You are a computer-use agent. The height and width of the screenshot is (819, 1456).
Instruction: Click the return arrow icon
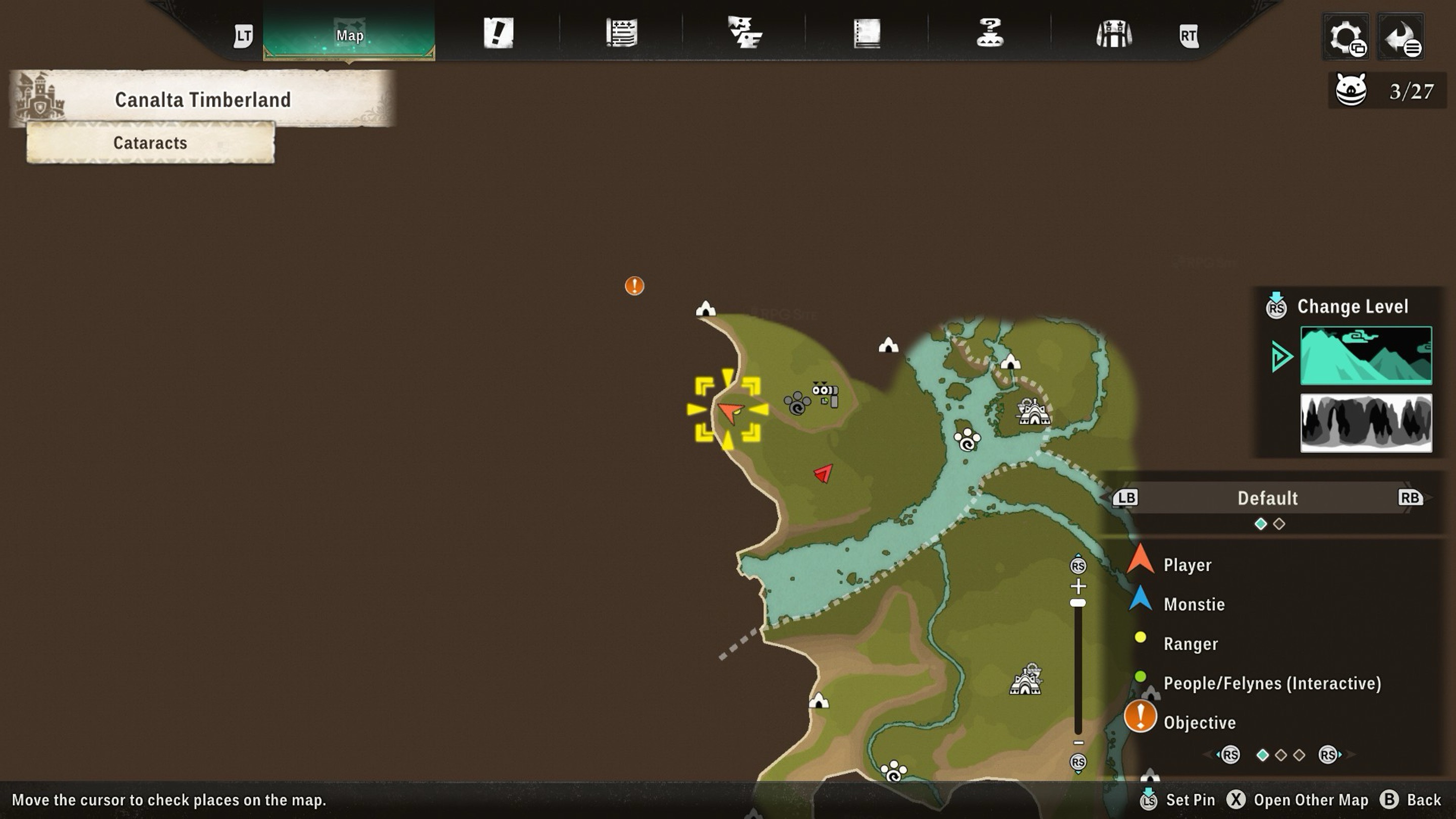[1400, 37]
